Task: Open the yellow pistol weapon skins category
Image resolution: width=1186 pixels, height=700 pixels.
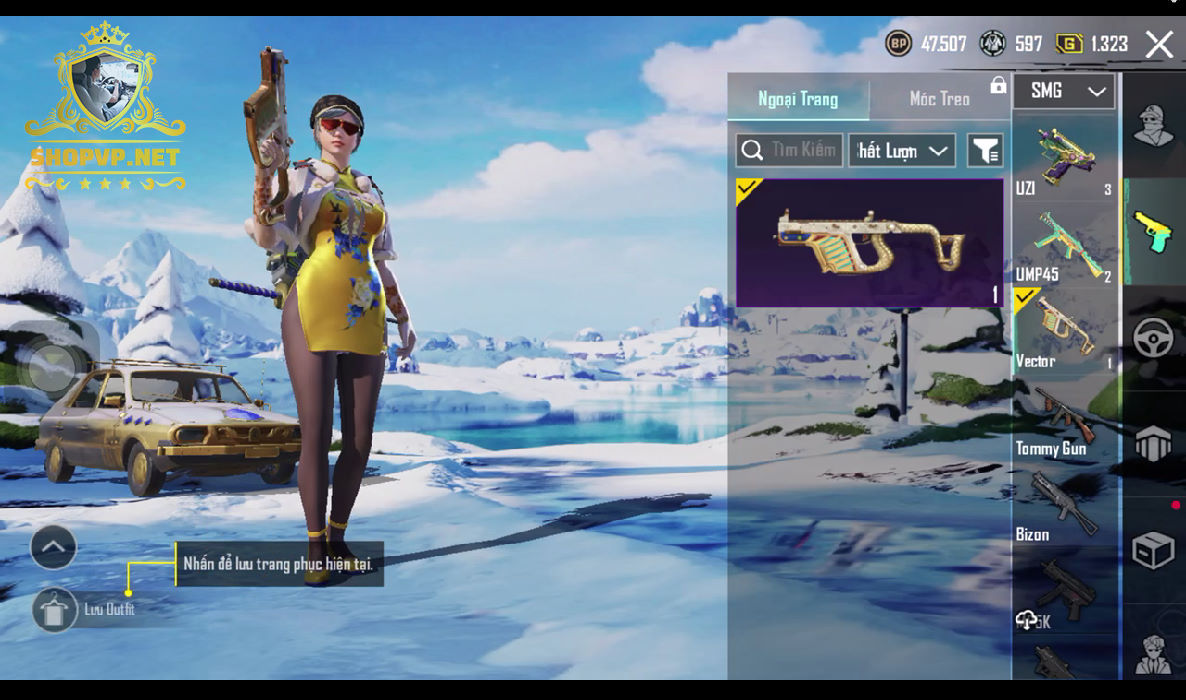Action: (1153, 231)
